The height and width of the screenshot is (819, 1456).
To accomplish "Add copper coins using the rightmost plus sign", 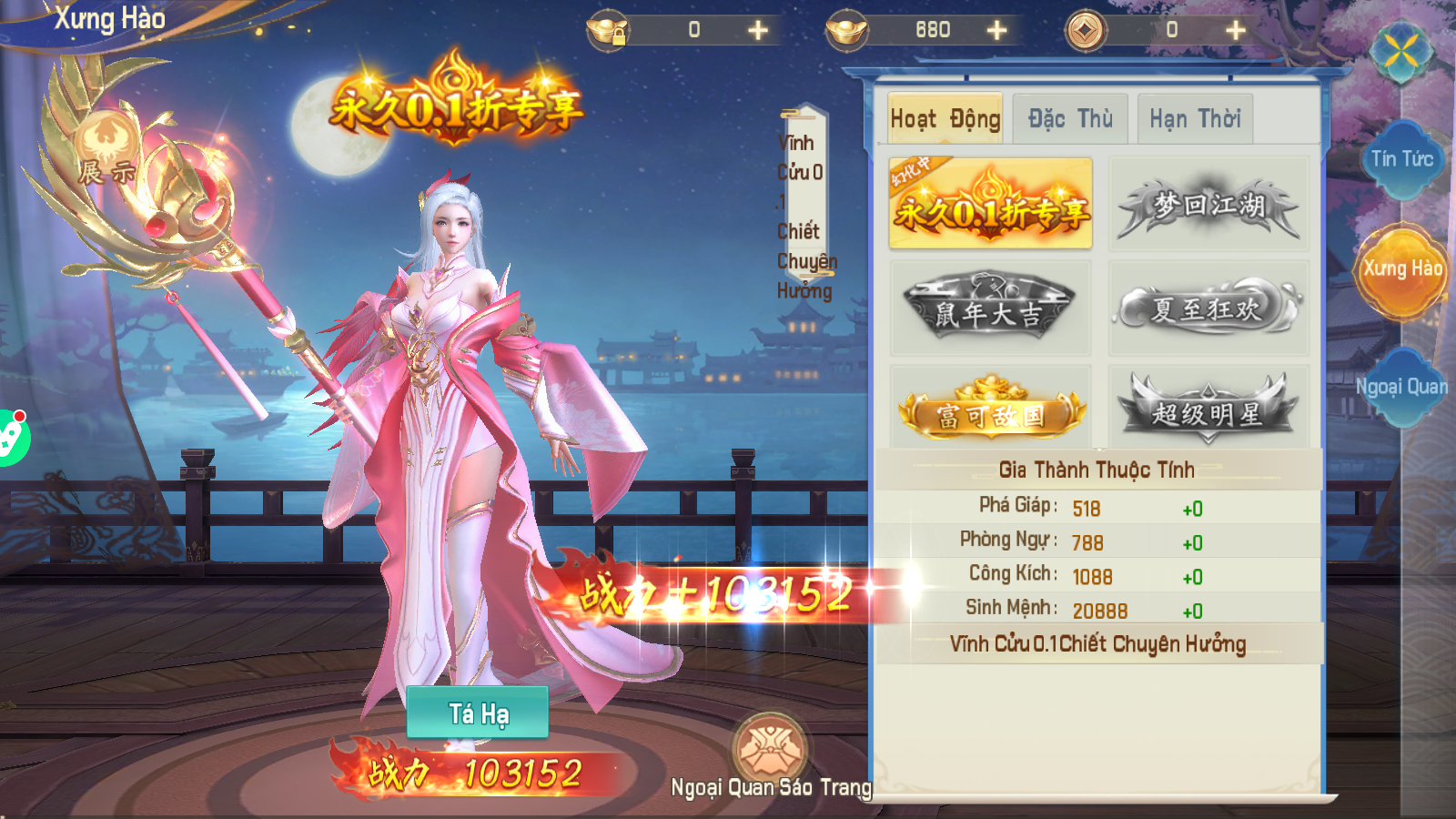I will coord(1236,30).
